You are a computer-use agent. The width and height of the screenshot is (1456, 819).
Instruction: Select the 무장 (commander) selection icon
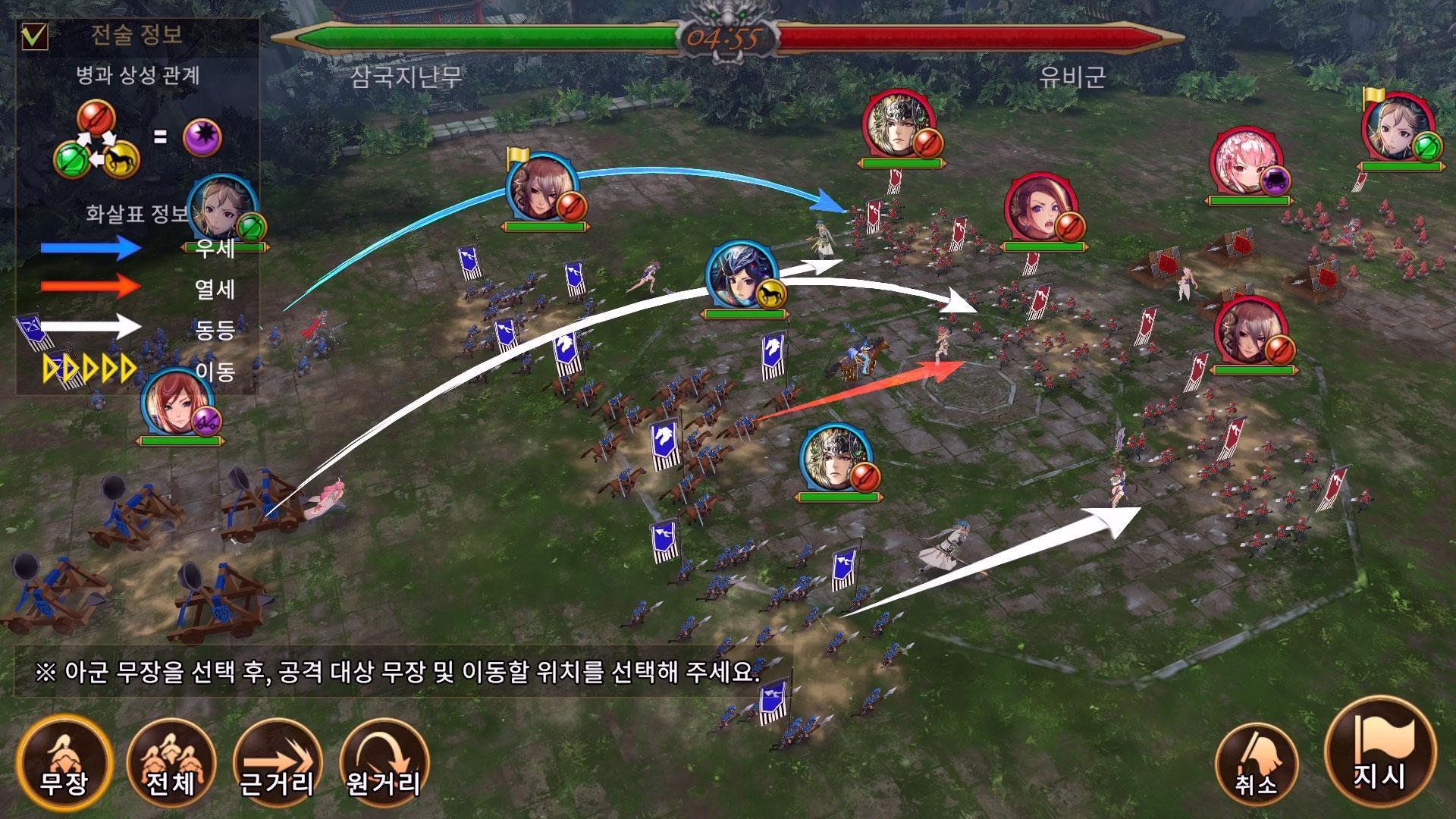[x=64, y=766]
